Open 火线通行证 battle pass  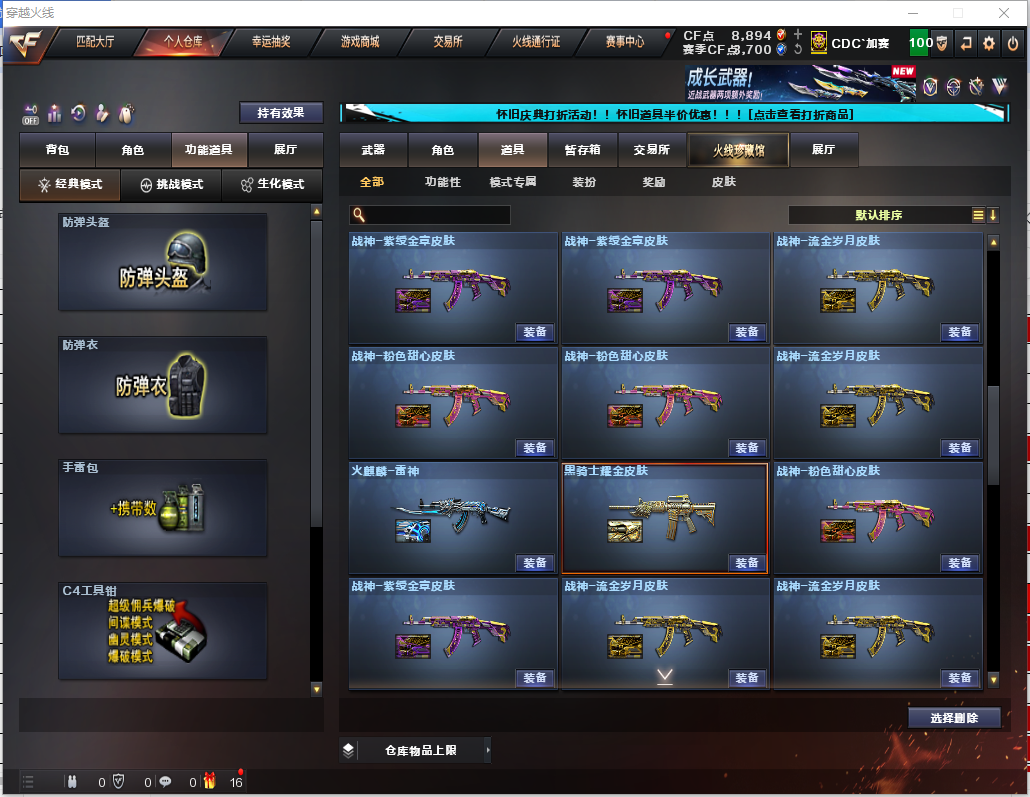tap(536, 42)
